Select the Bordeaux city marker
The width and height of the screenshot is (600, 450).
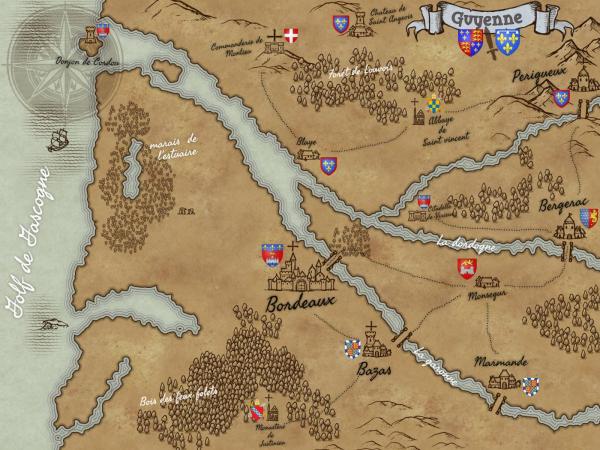pos(300,268)
